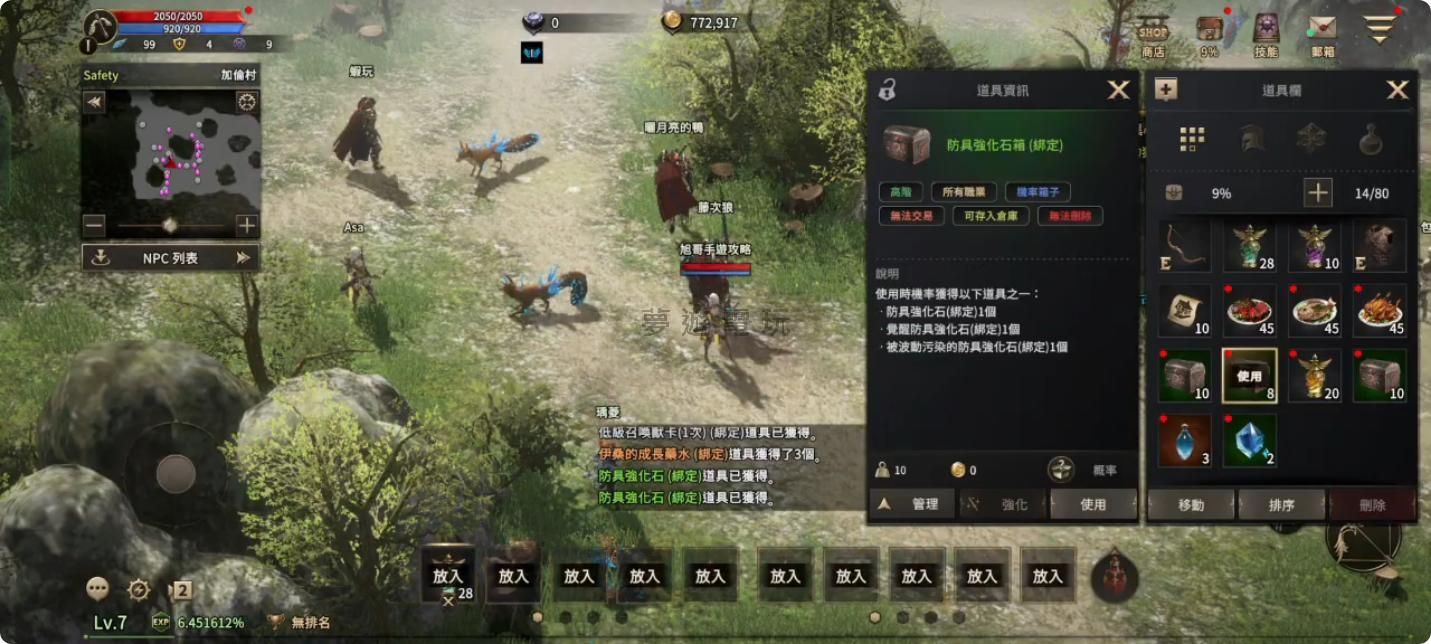
Task: Select the roast chicken food slot
Action: pyautogui.click(x=1380, y=311)
